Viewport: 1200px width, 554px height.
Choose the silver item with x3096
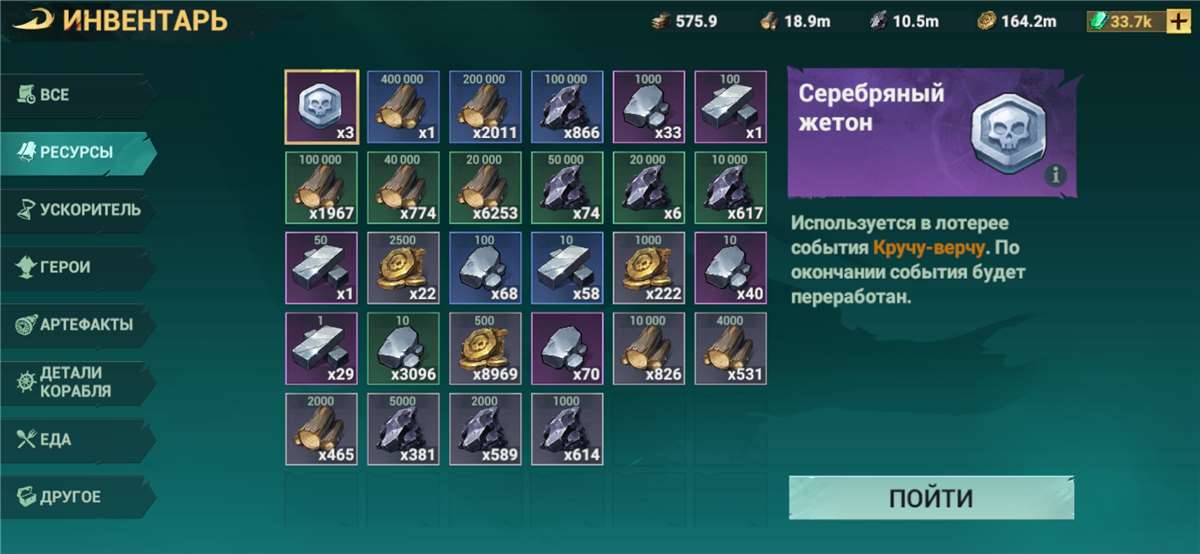tap(403, 349)
